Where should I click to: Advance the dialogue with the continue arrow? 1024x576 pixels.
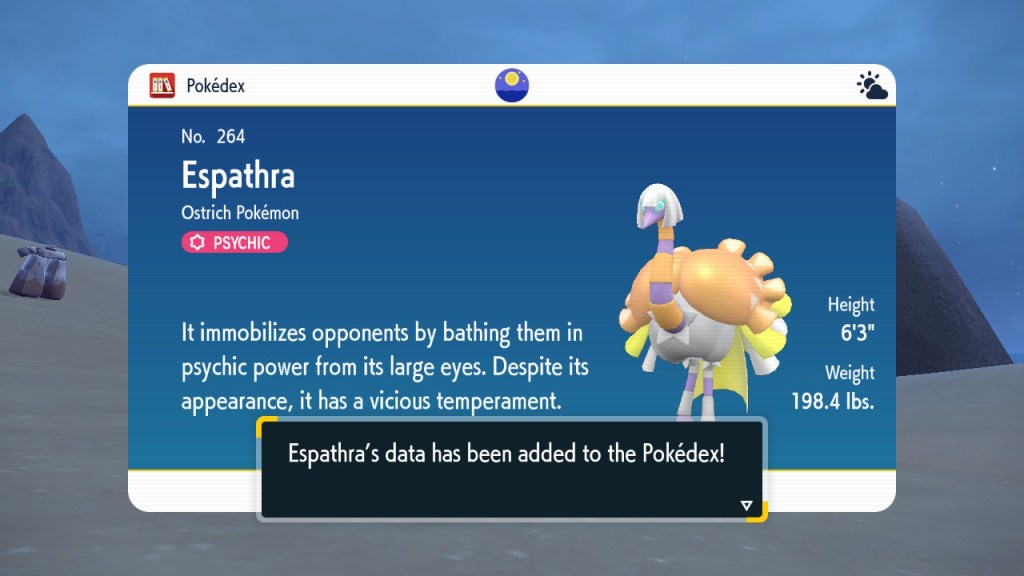coord(746,505)
